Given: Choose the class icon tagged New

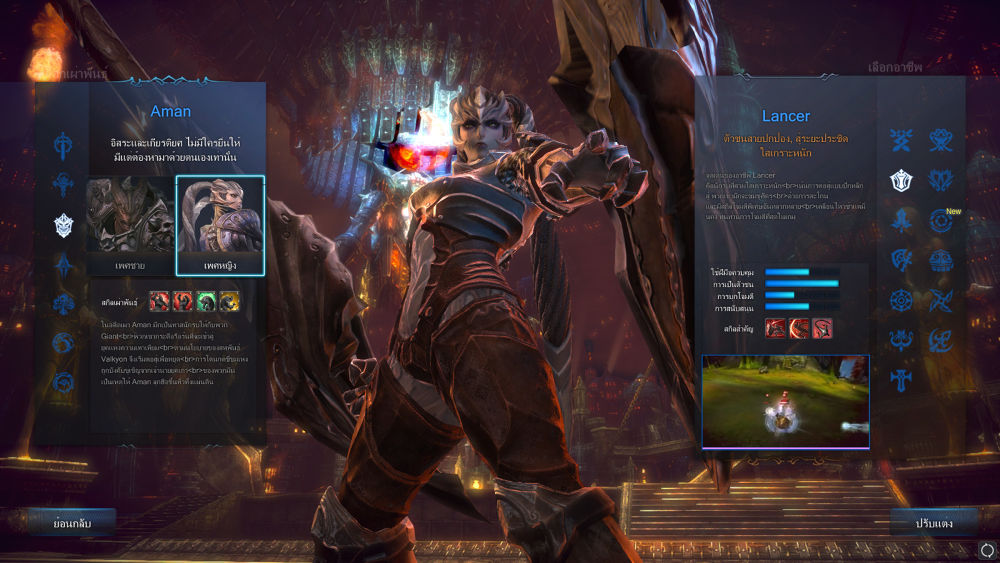Looking at the screenshot, I should [940, 220].
